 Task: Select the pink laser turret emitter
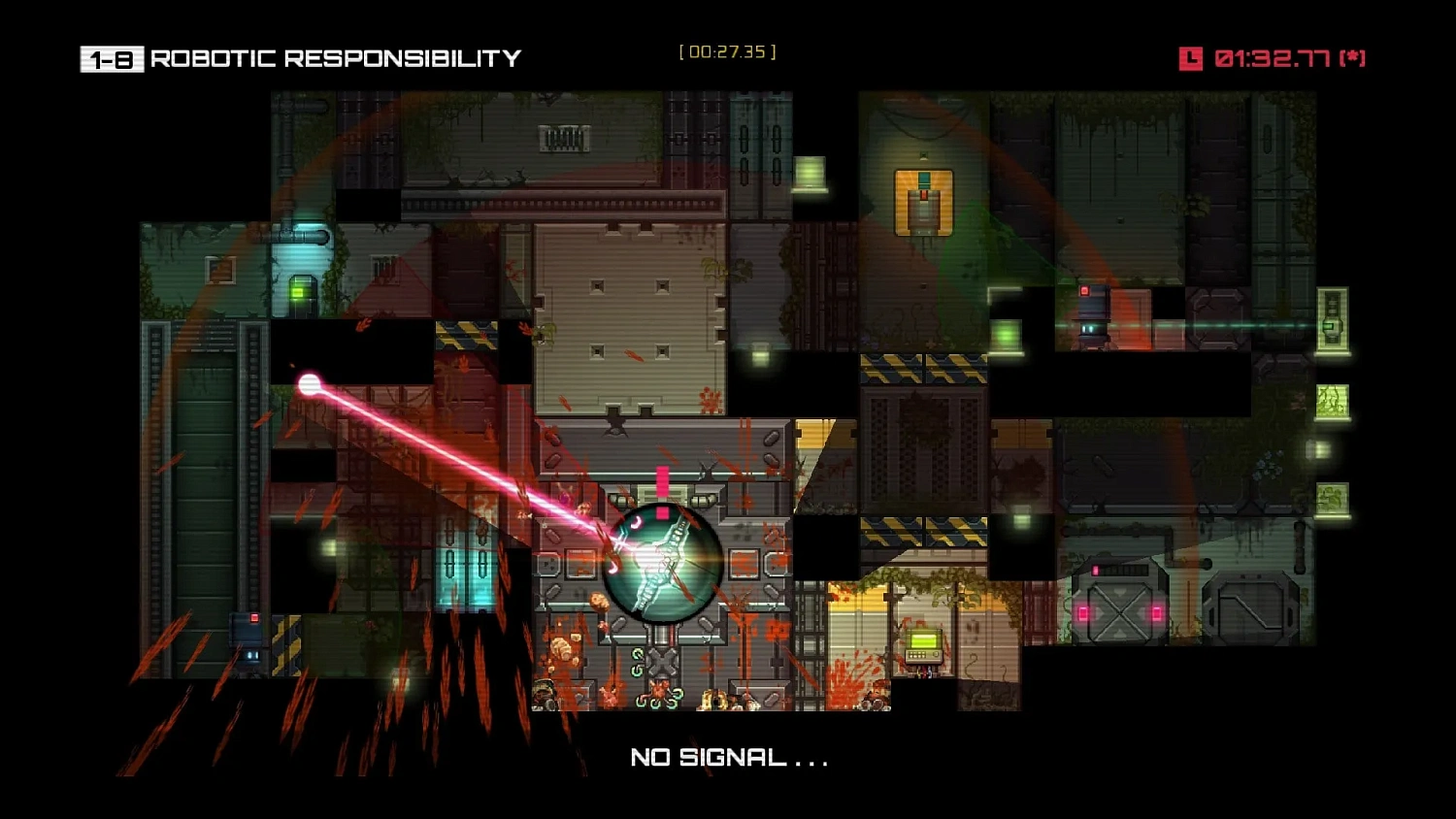click(x=309, y=381)
